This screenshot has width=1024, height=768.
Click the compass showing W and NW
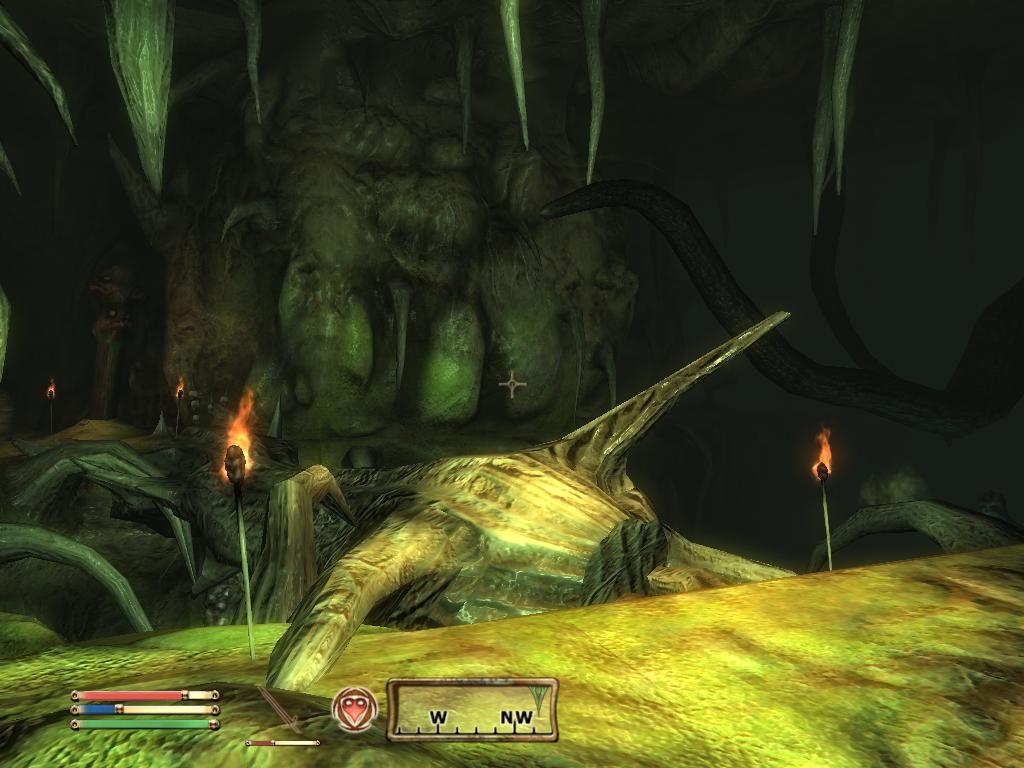point(471,709)
